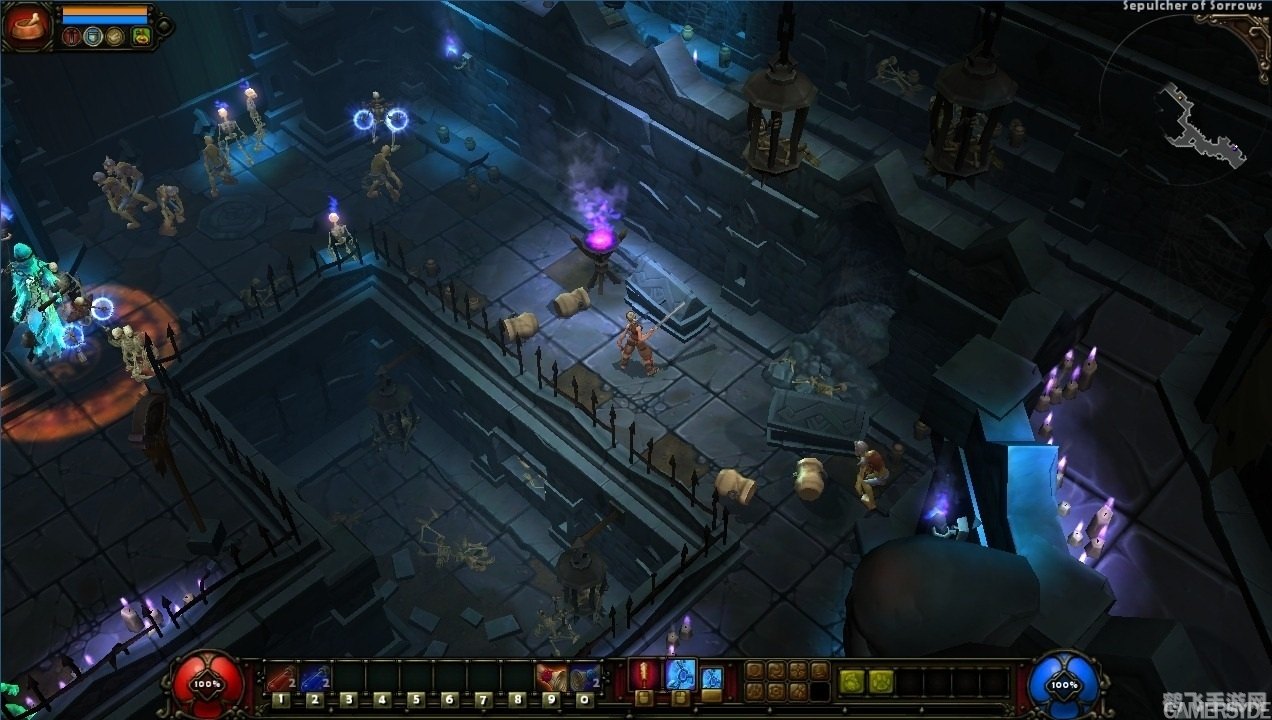Use the blue scroll in hotbar slot 0
The height and width of the screenshot is (720, 1272).
(x=583, y=679)
